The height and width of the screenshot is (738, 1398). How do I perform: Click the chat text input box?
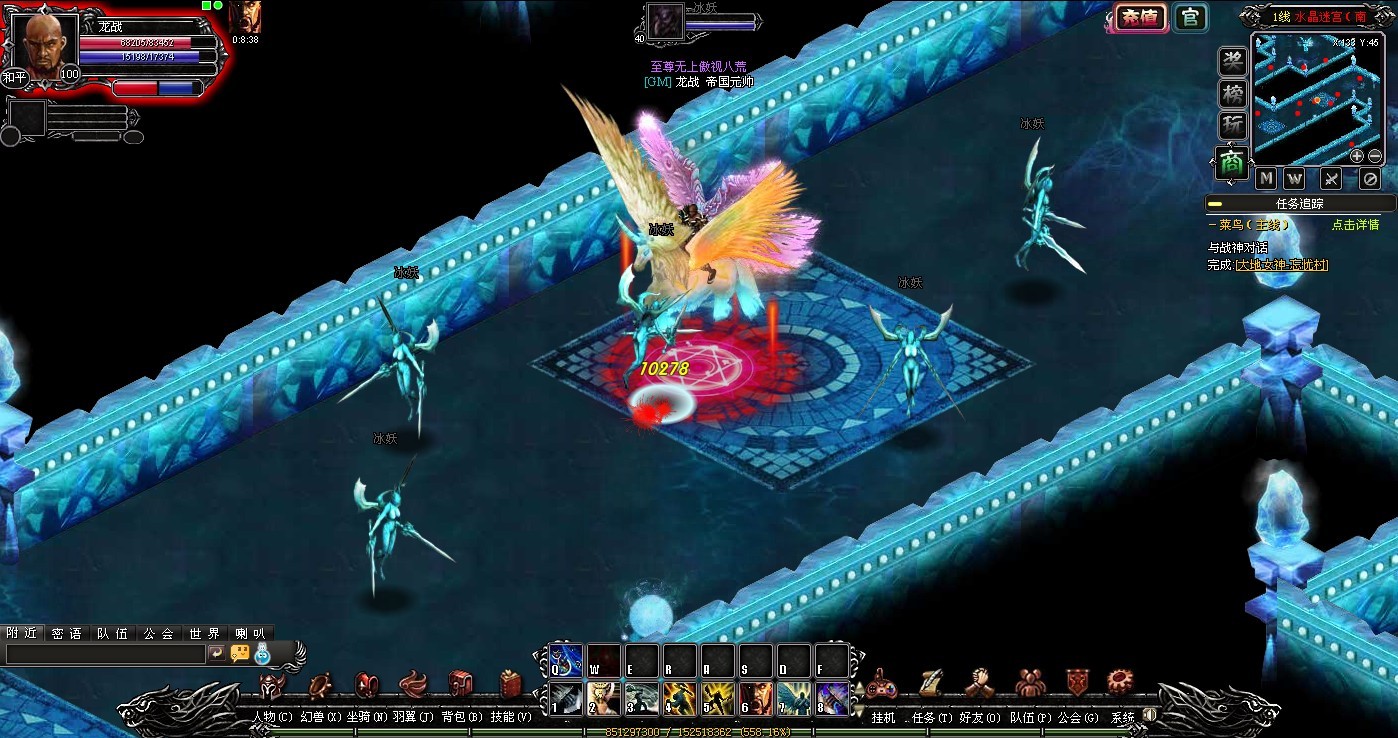[x=104, y=653]
